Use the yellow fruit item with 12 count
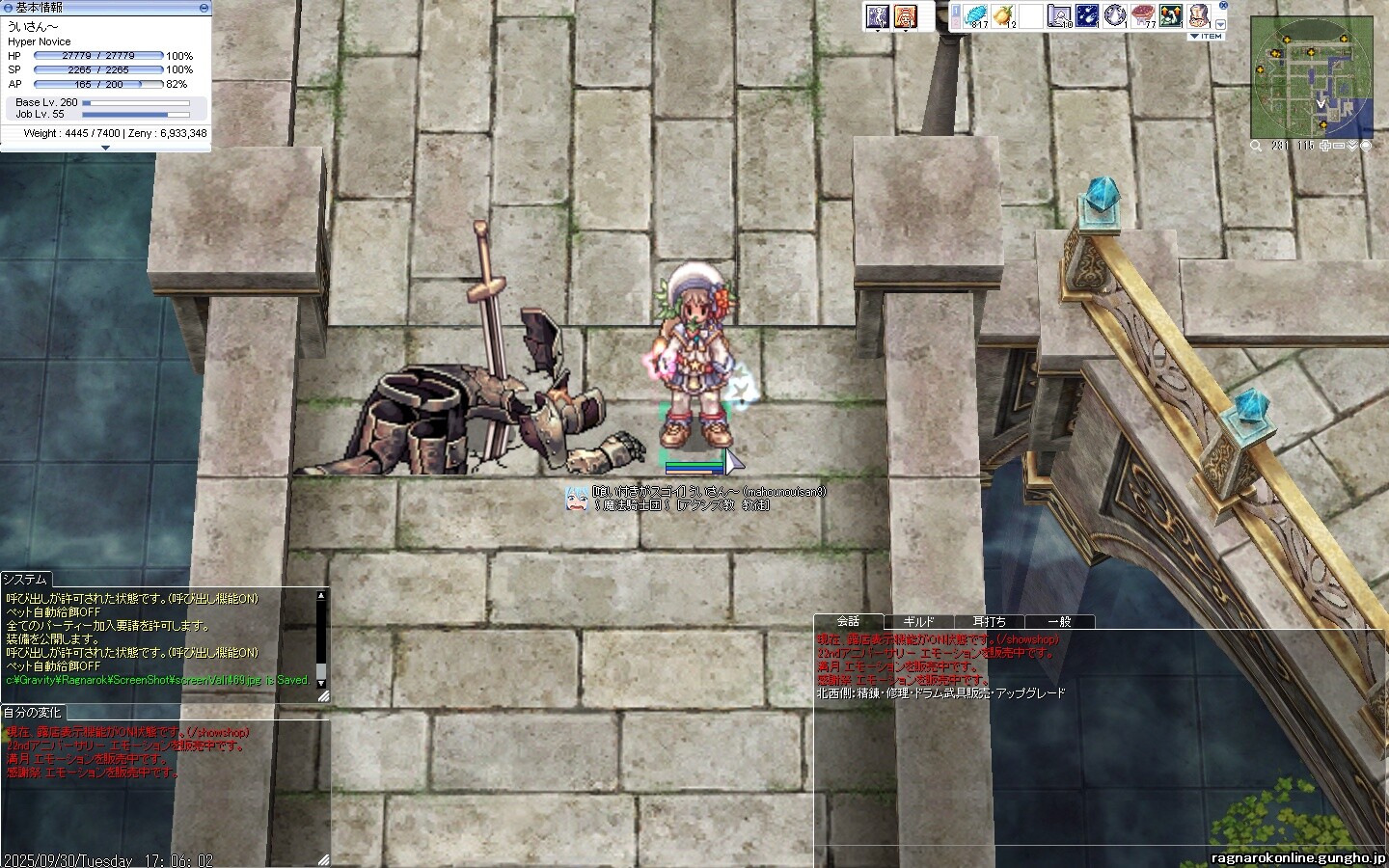Viewport: 1389px width, 868px height. [x=1004, y=15]
